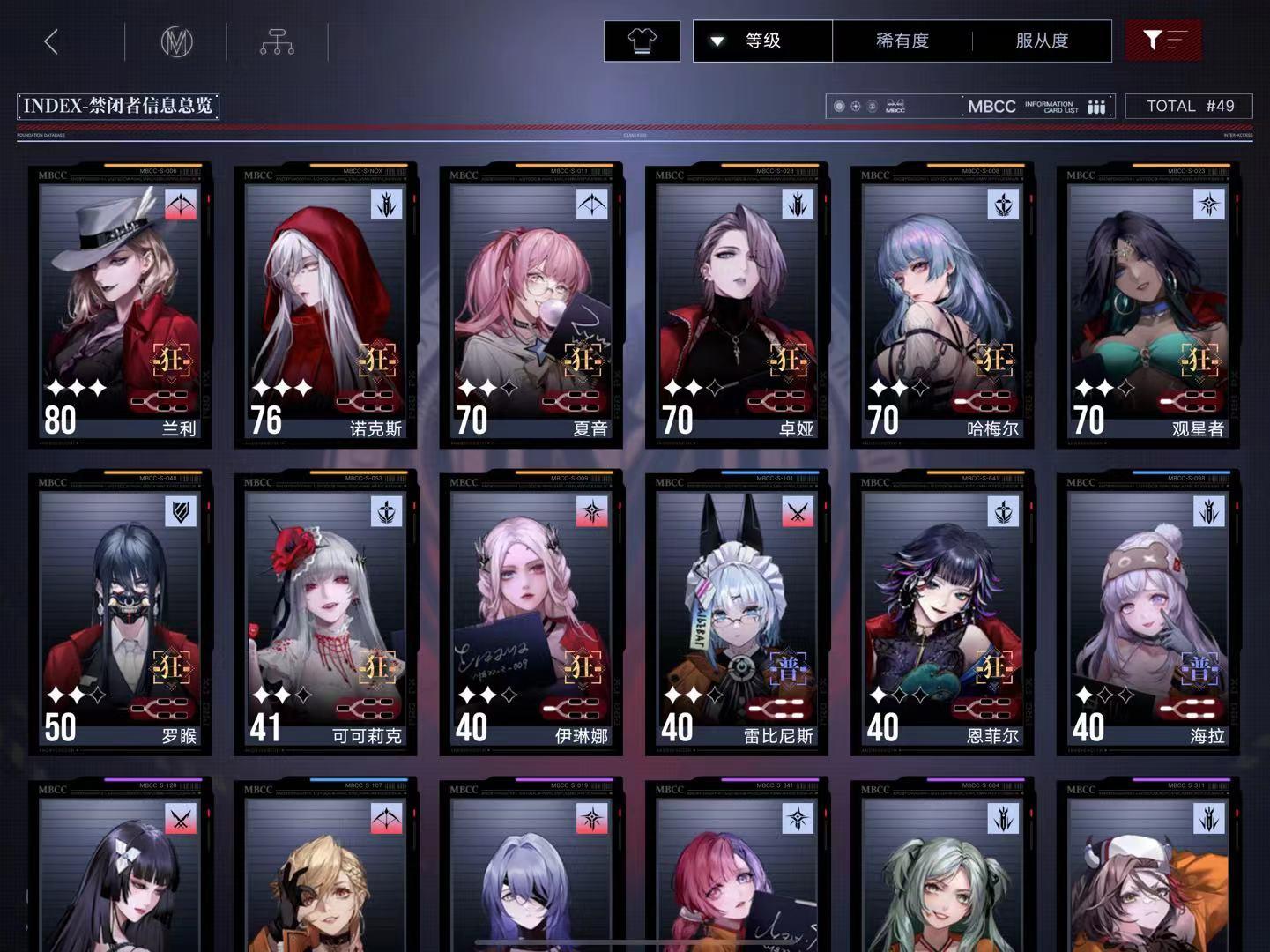Toggle the second circular indicator beside MBCC label

(x=855, y=106)
